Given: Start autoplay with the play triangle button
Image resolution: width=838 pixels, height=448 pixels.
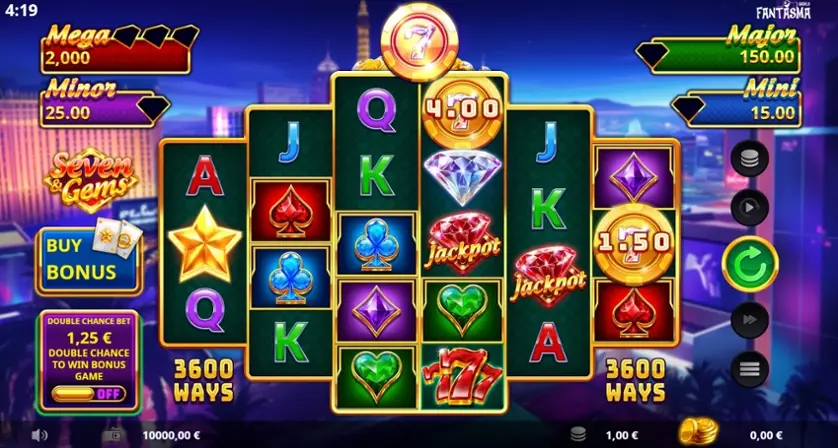Looking at the screenshot, I should coord(750,207).
